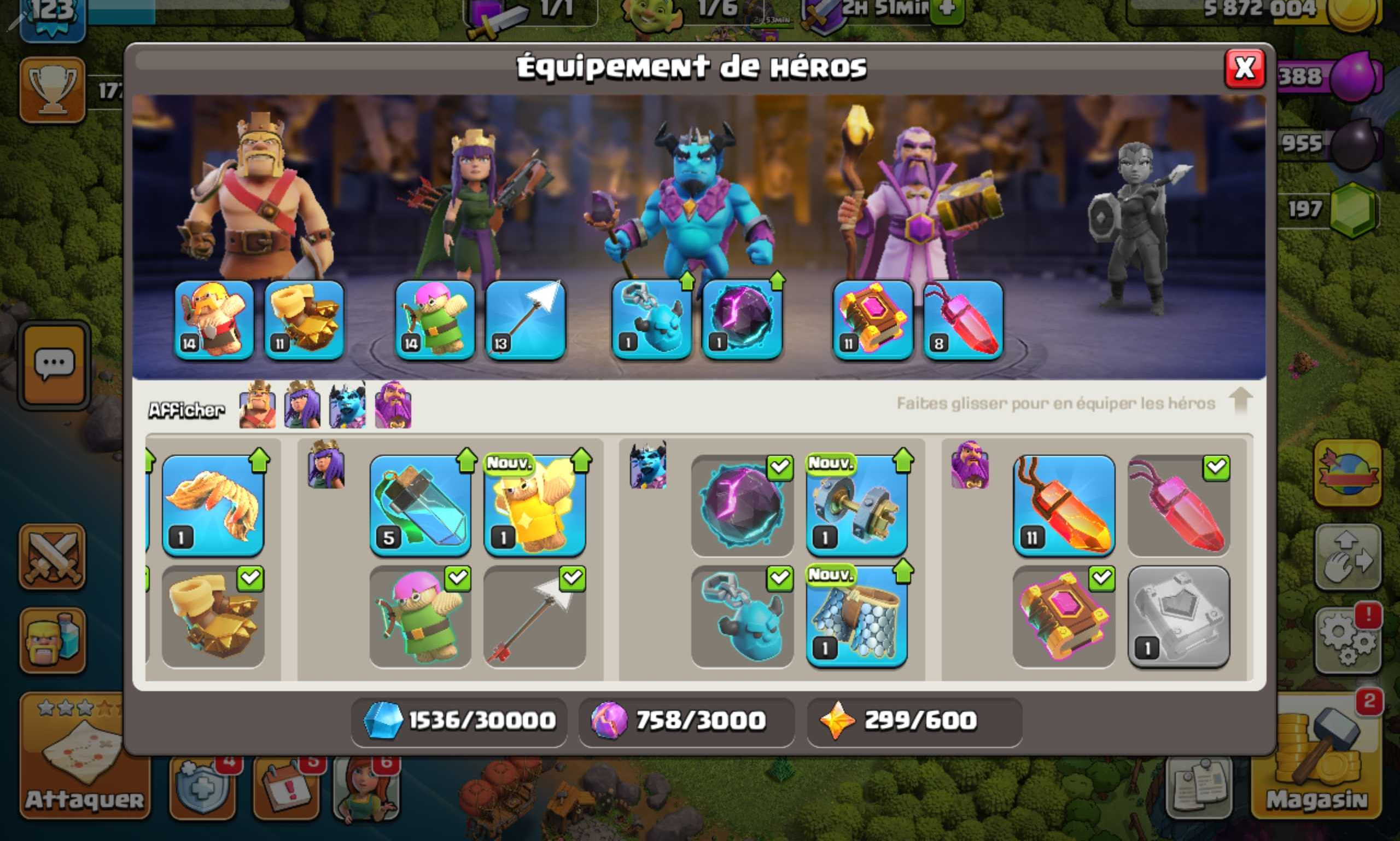1400x841 pixels.
Task: Select the orange fire gem level 11
Action: [1064, 506]
